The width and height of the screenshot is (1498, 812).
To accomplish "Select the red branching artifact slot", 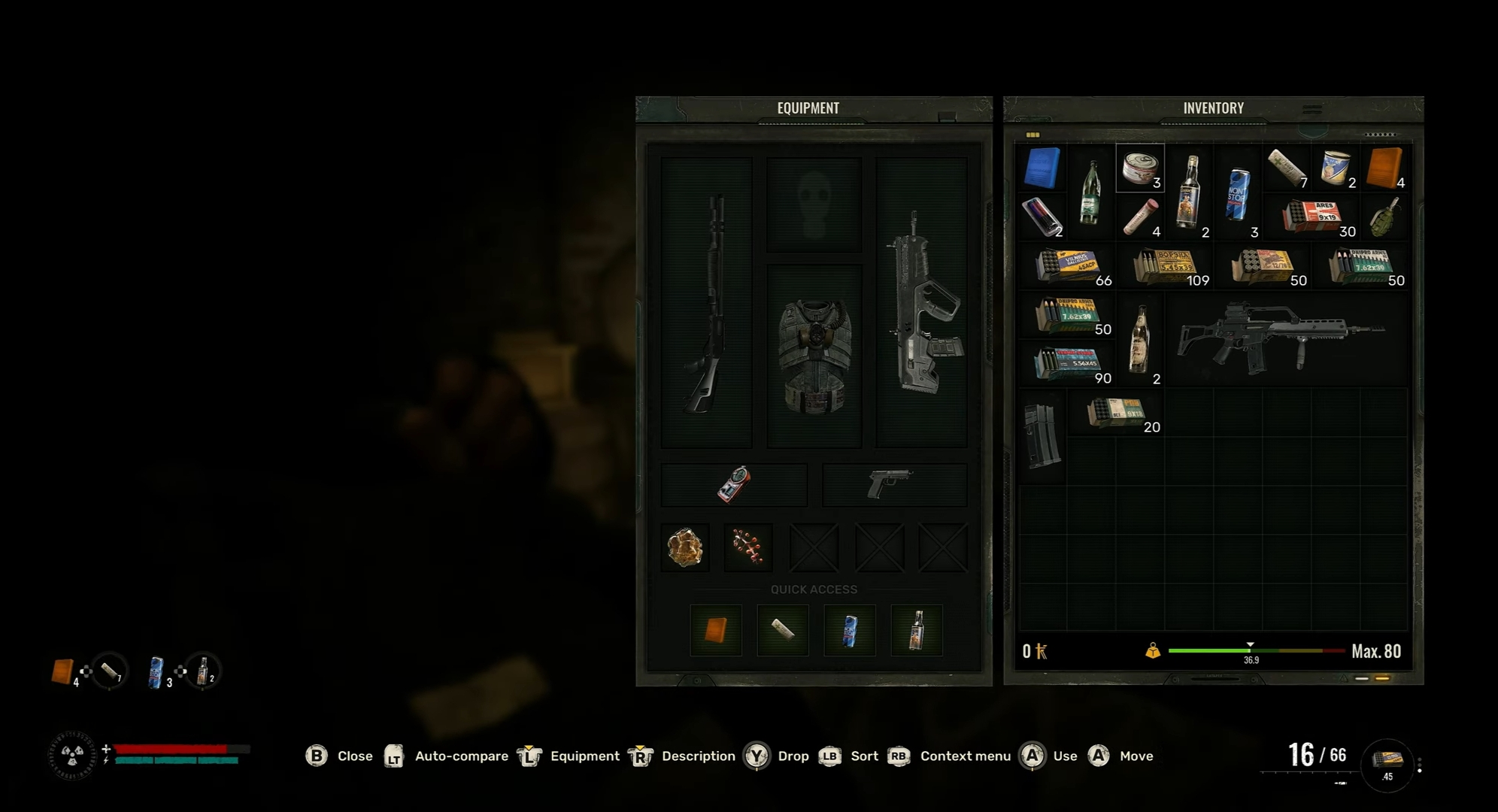I will tap(748, 547).
